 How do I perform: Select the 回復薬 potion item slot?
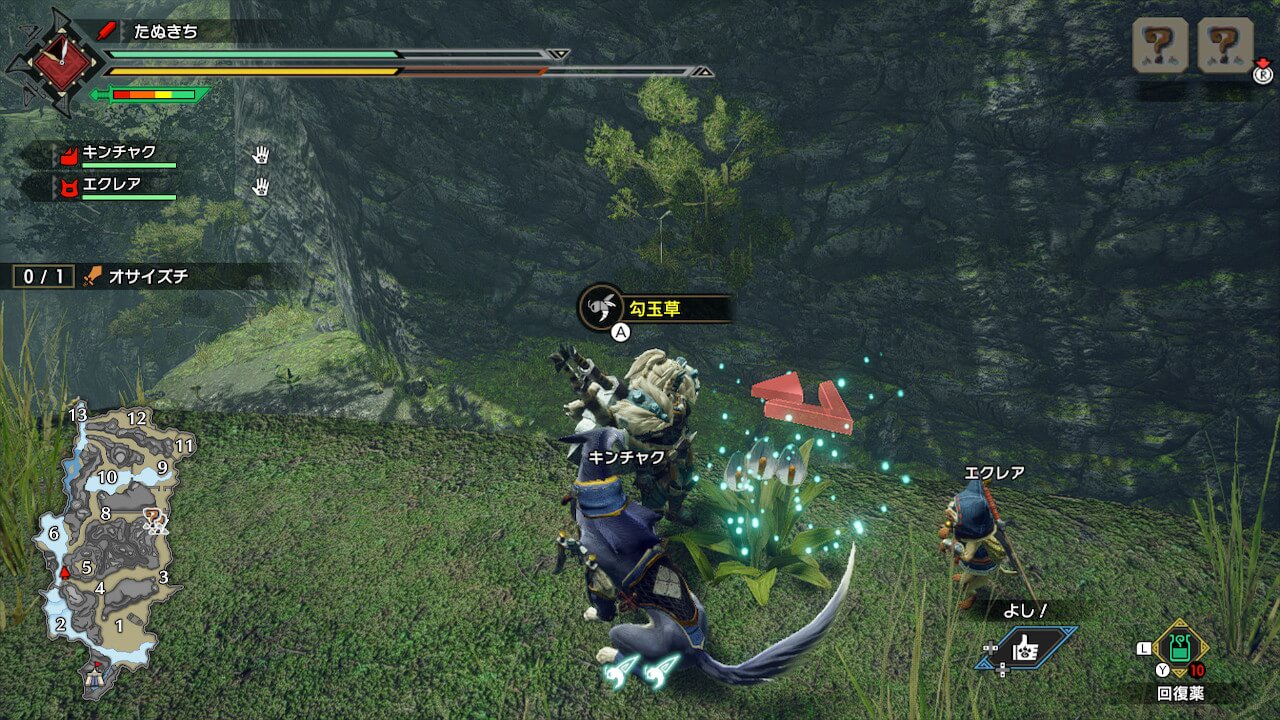coord(1180,648)
